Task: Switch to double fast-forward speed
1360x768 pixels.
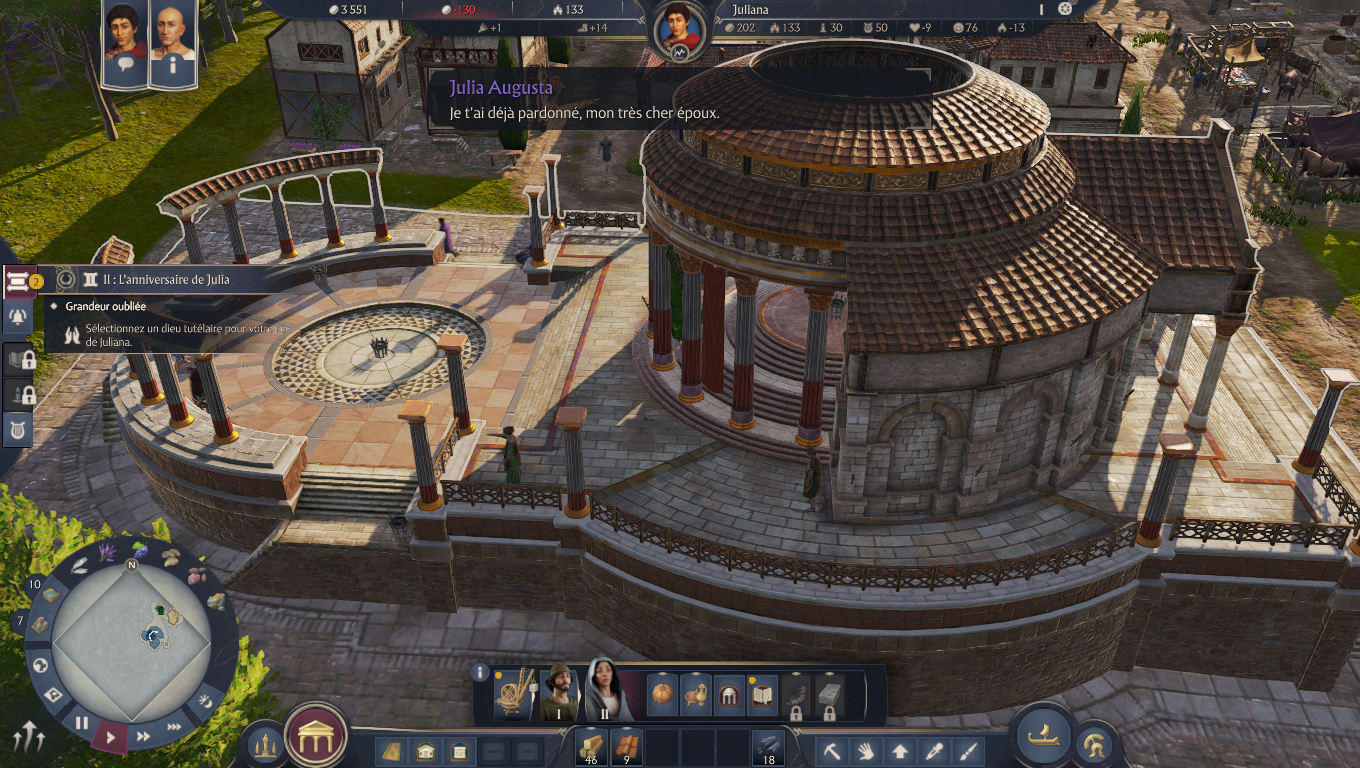Action: (143, 736)
